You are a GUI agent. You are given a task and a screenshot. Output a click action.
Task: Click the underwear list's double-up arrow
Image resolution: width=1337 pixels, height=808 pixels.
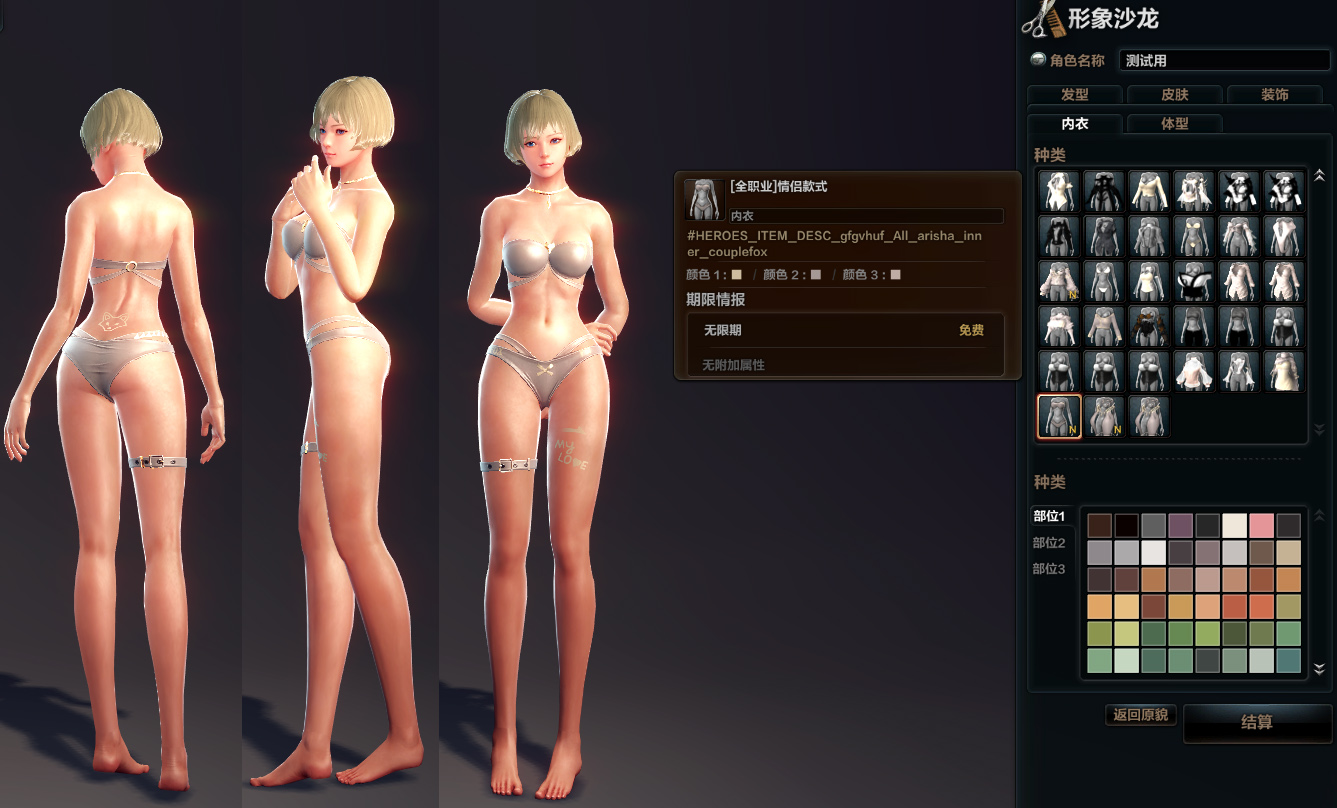(1319, 176)
